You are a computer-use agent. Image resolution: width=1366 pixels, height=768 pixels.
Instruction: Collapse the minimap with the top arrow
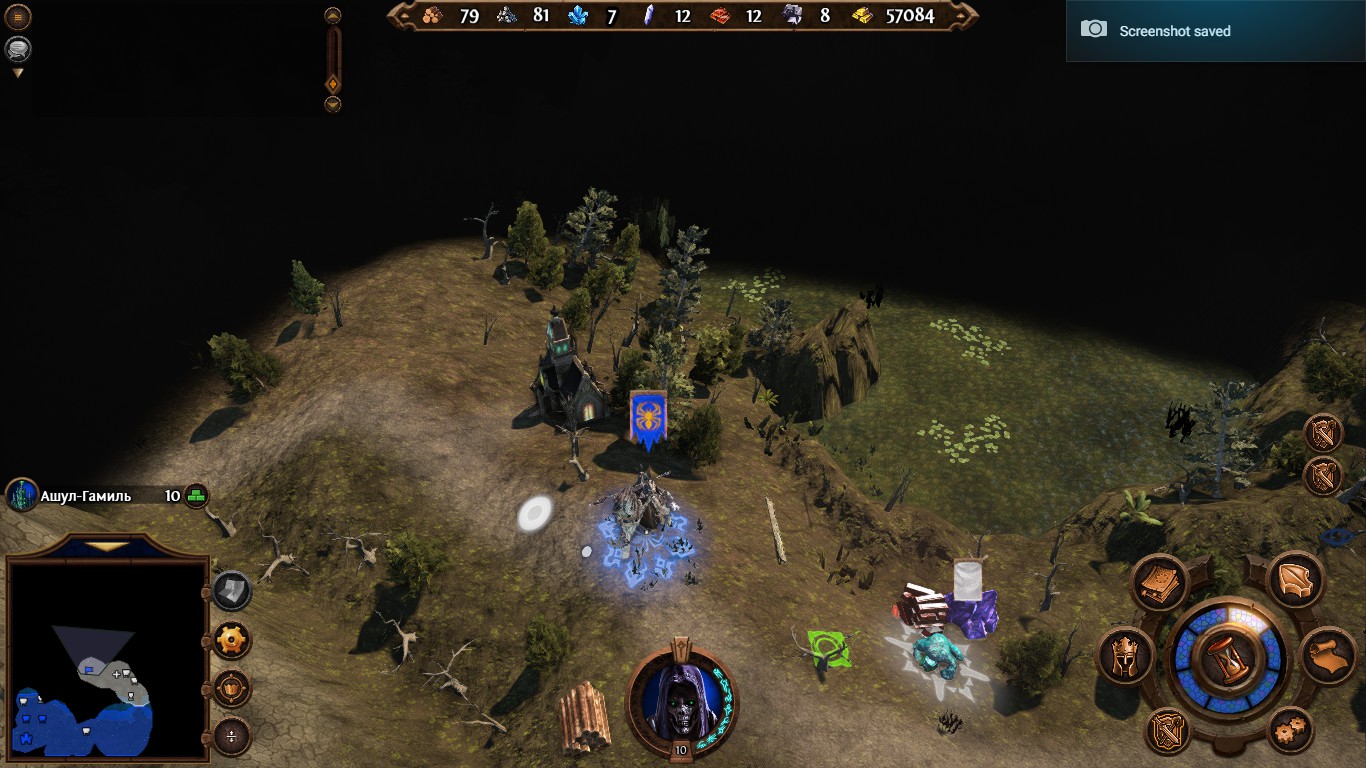coord(107,547)
